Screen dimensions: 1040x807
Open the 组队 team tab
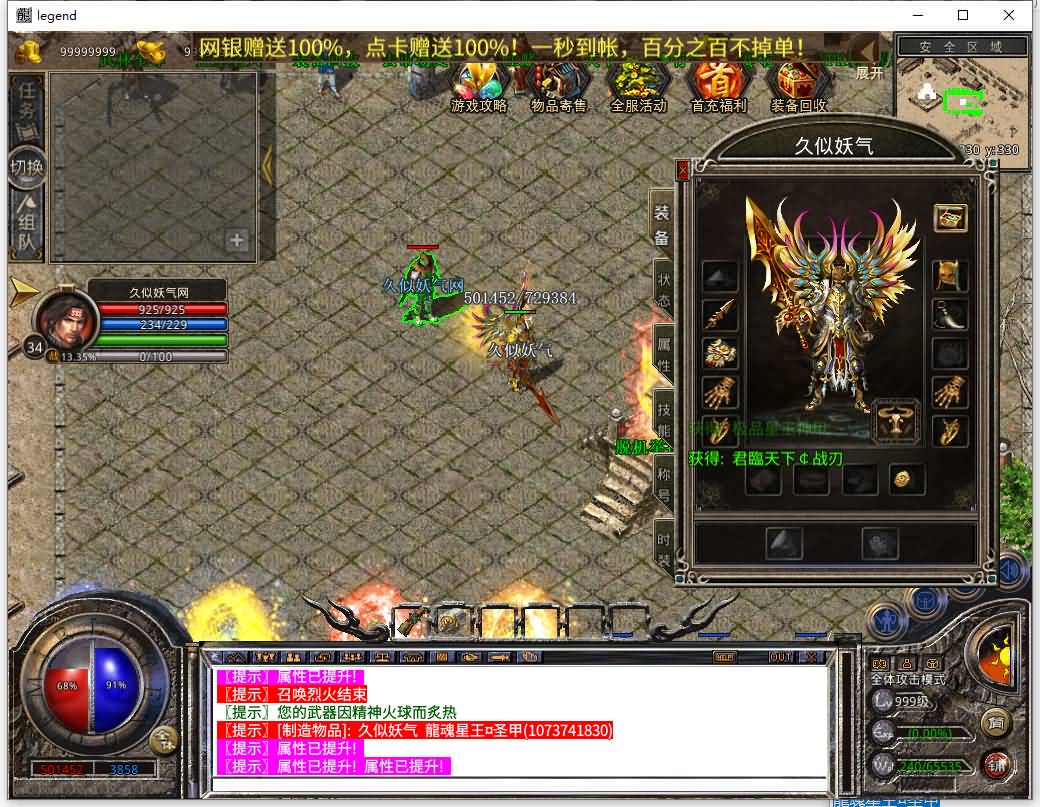(x=28, y=227)
